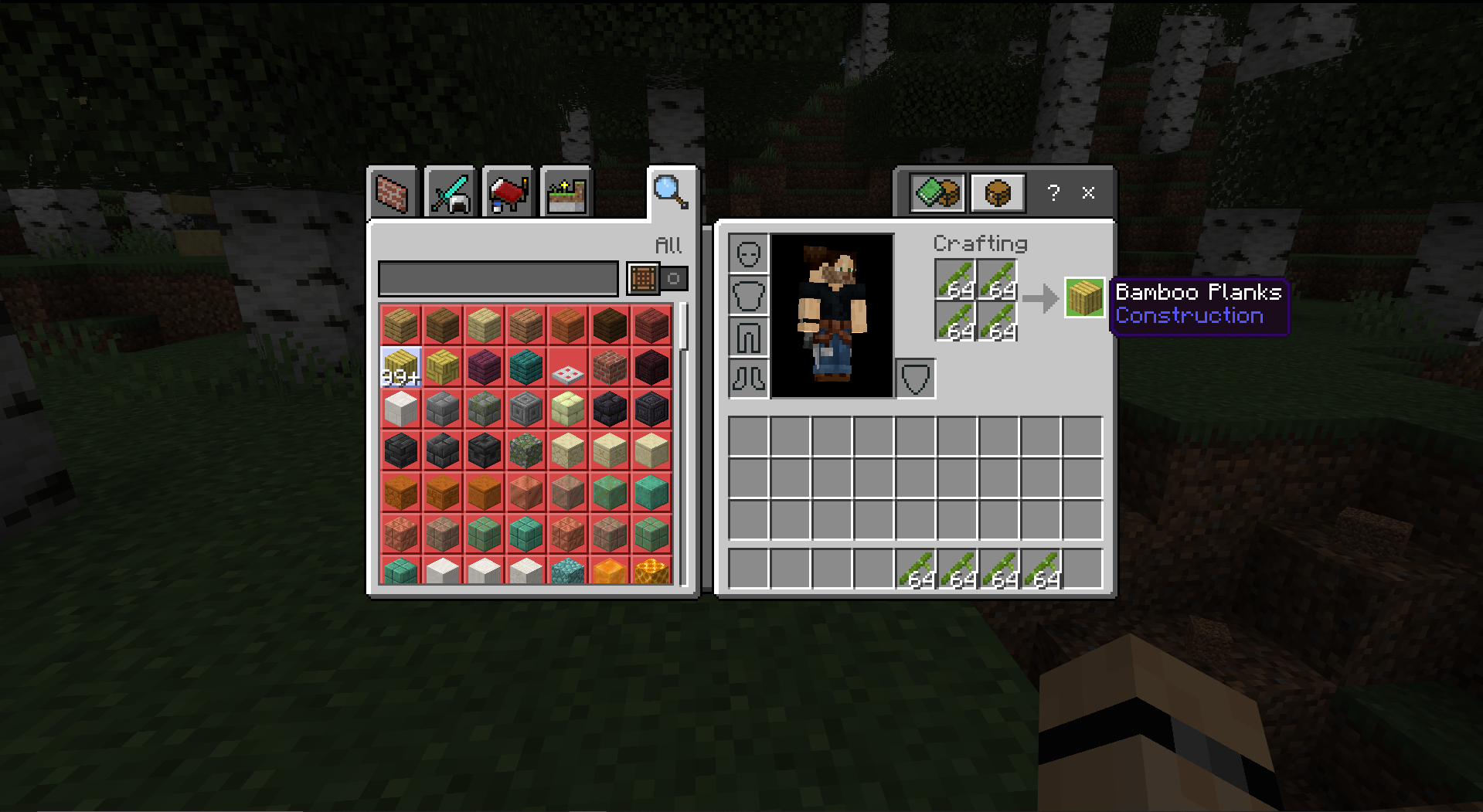
Task: Craft Bamboo Planks by clicking the output item
Action: pyautogui.click(x=1083, y=299)
